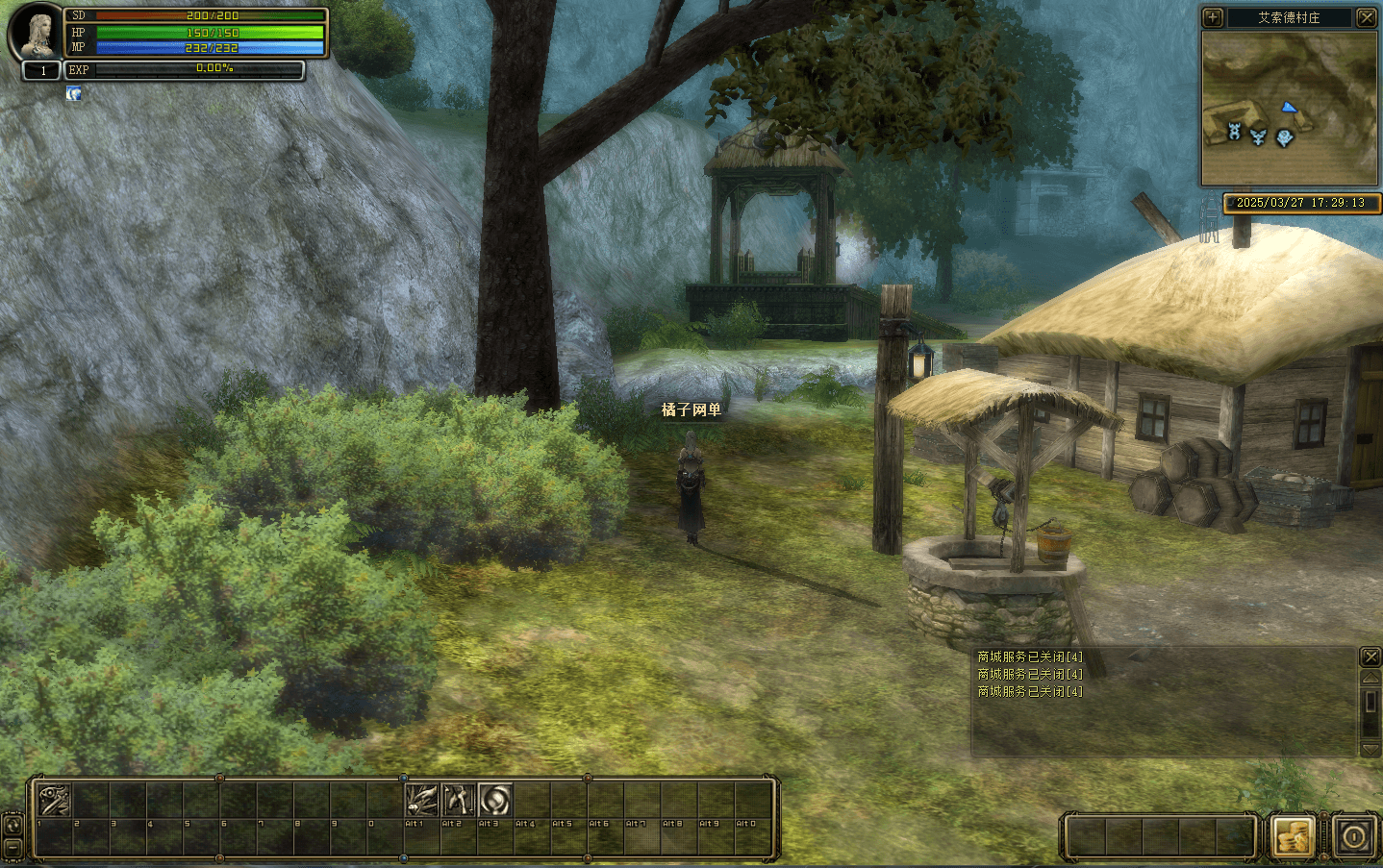Screen dimensions: 1383x868
Task: Click the date and time display toggle
Action: point(1300,203)
